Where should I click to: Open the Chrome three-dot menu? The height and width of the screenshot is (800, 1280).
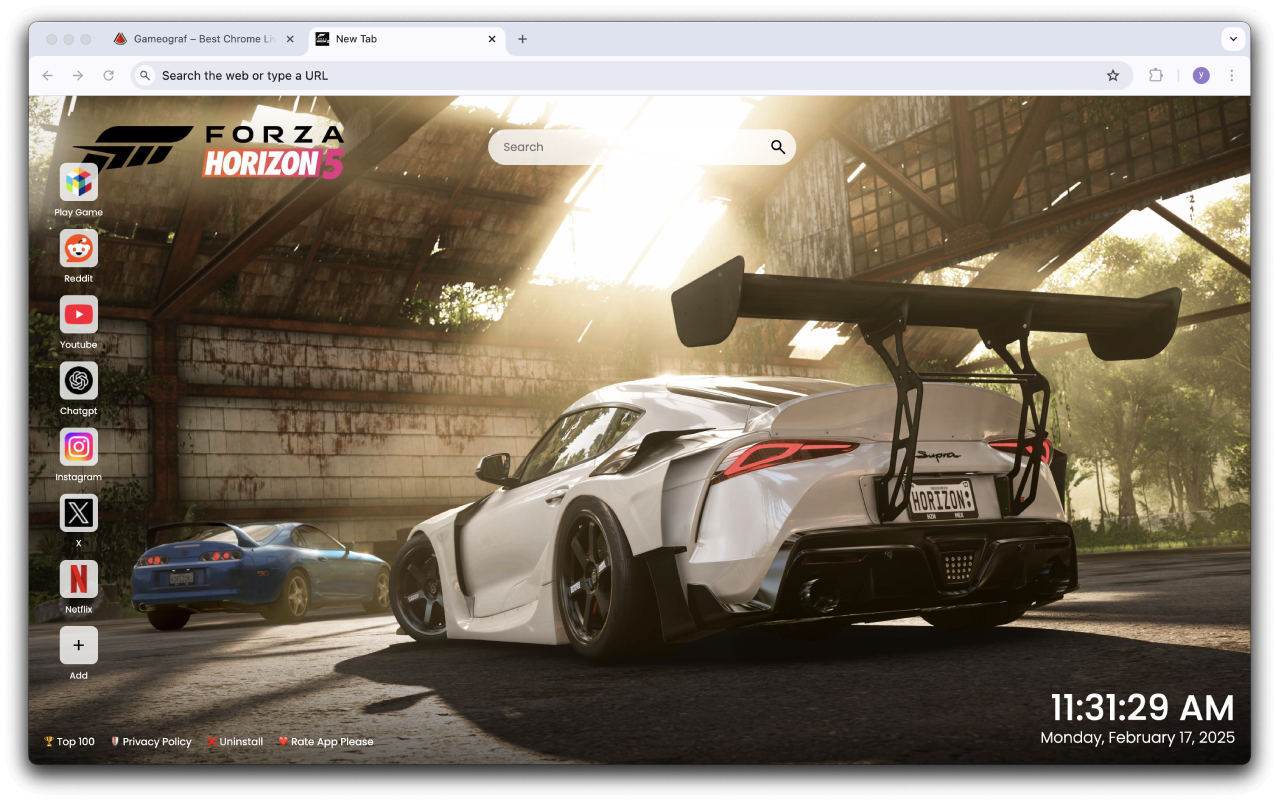coord(1231,75)
